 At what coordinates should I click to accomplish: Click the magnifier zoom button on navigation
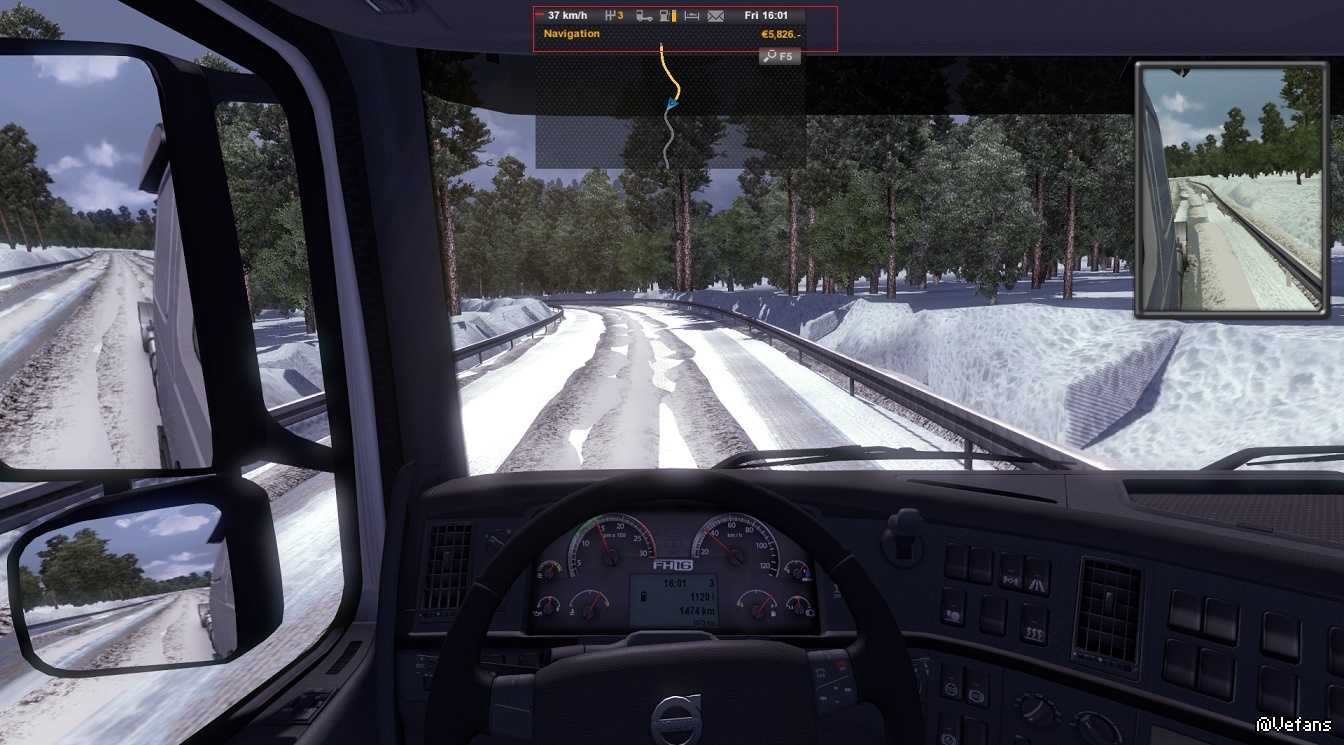click(779, 57)
